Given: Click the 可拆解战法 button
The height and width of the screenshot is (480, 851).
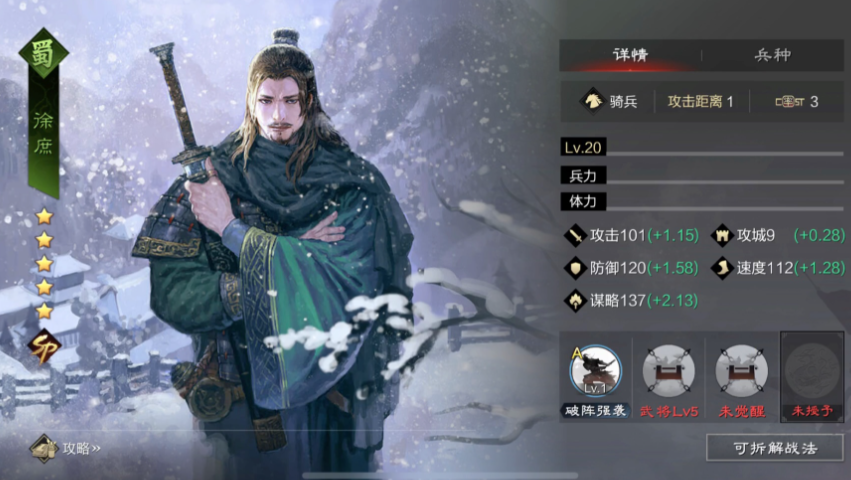Looking at the screenshot, I should tap(774, 448).
